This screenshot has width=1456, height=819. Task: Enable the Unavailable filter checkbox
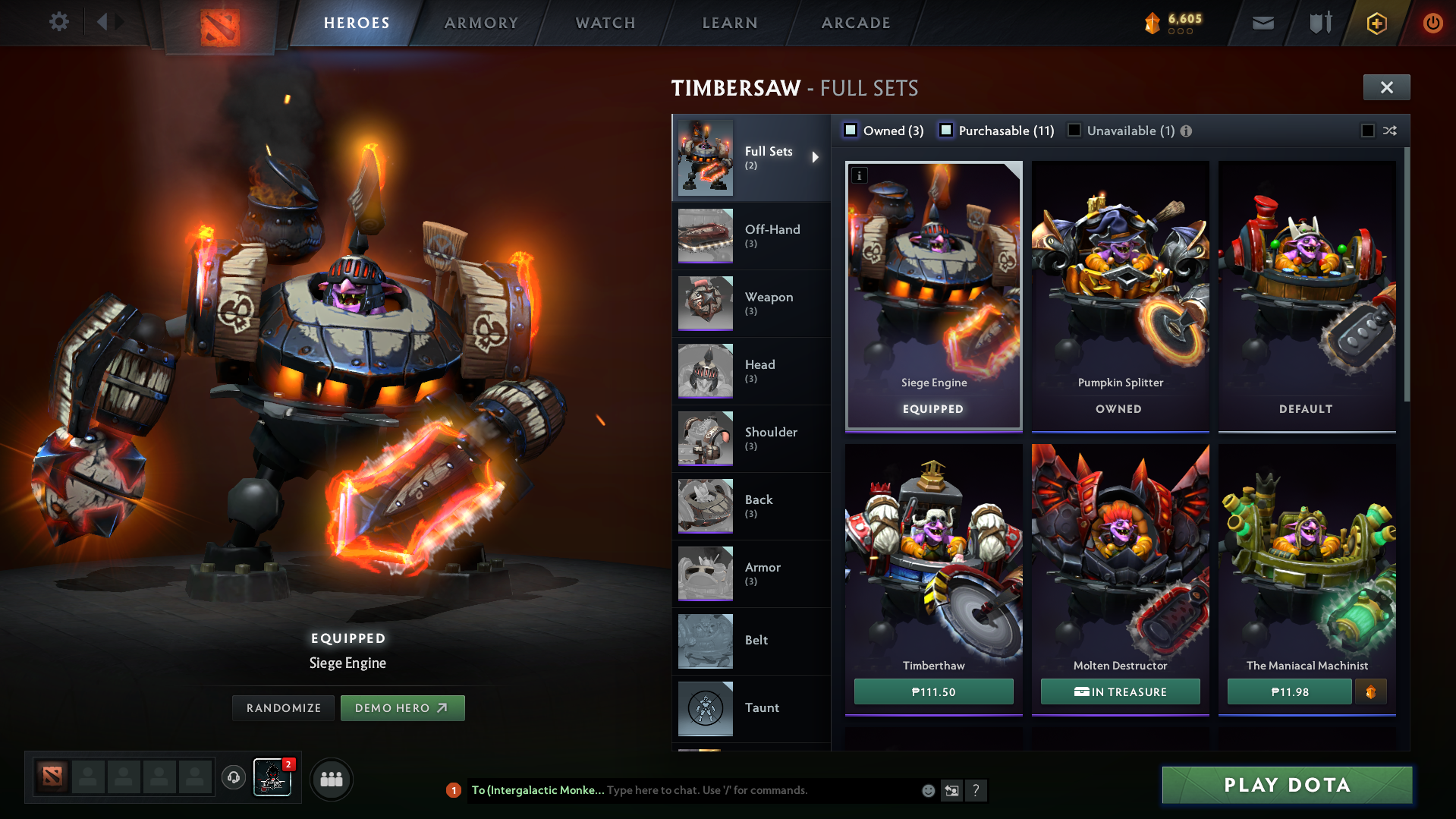pos(1074,131)
